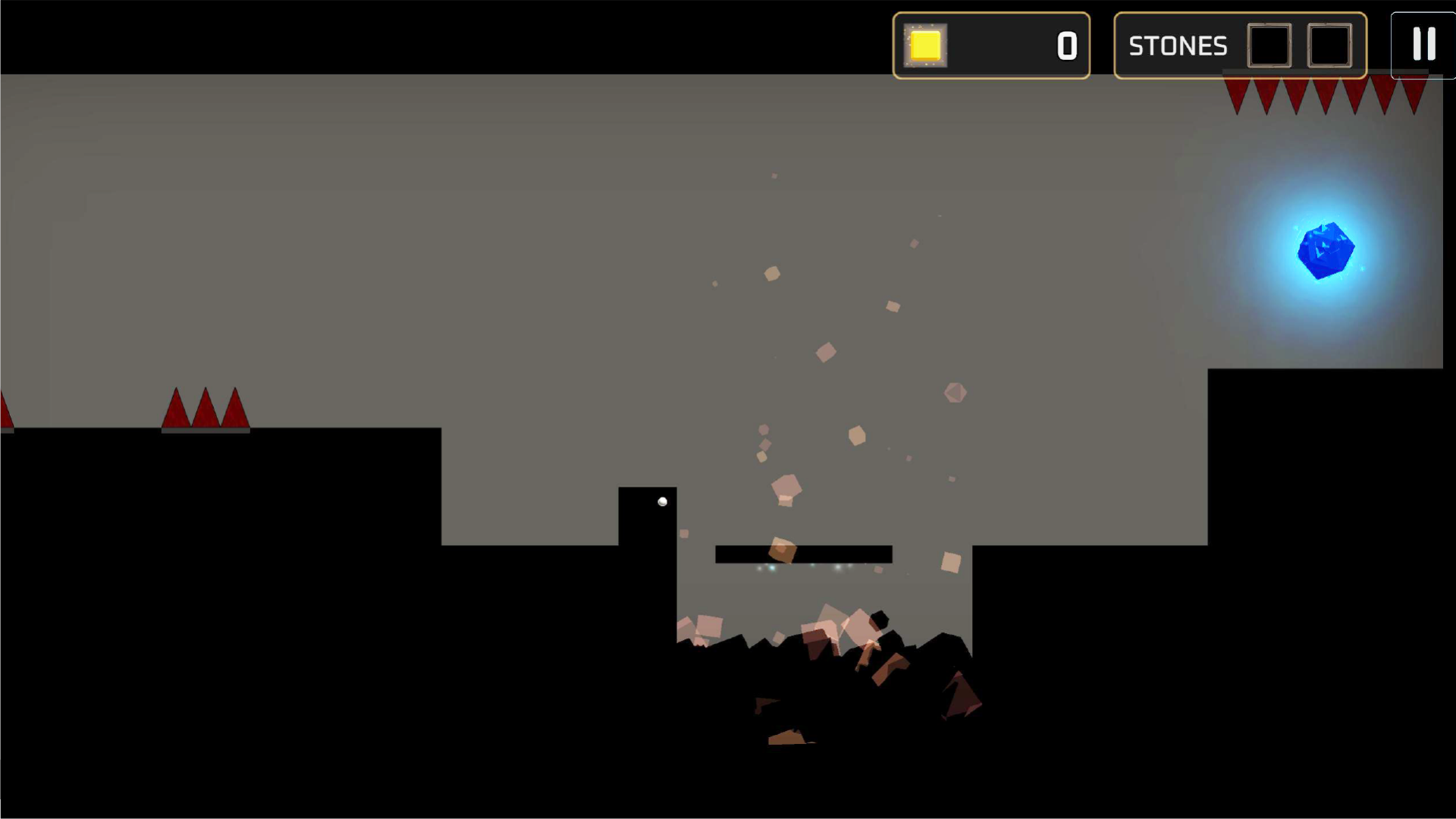
Task: Click the floating horizontal platform
Action: [x=804, y=554]
